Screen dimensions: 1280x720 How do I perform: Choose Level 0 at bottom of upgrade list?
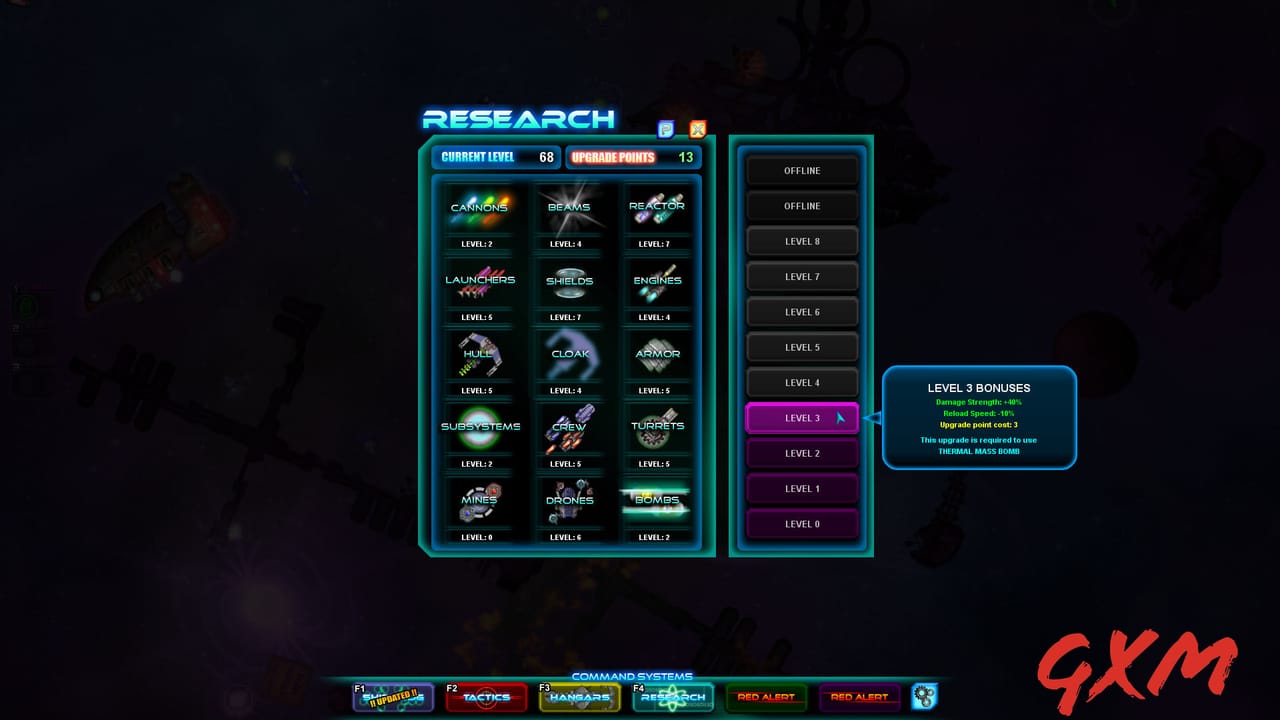(x=802, y=523)
